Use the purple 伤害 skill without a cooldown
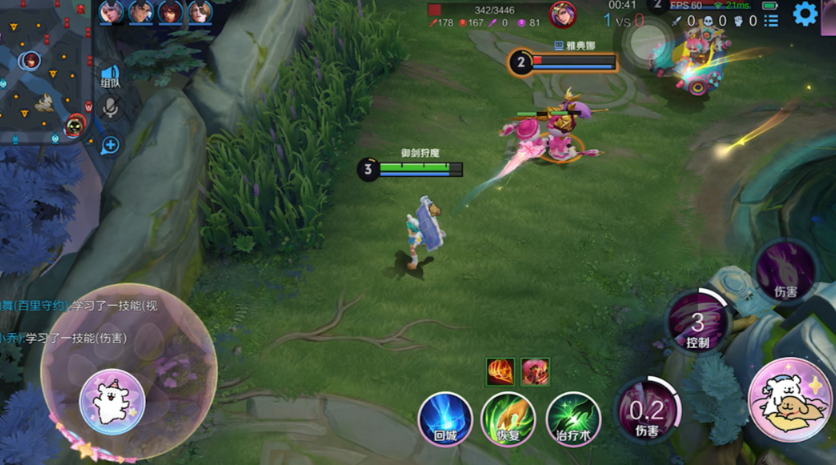The image size is (836, 465). coord(785,270)
